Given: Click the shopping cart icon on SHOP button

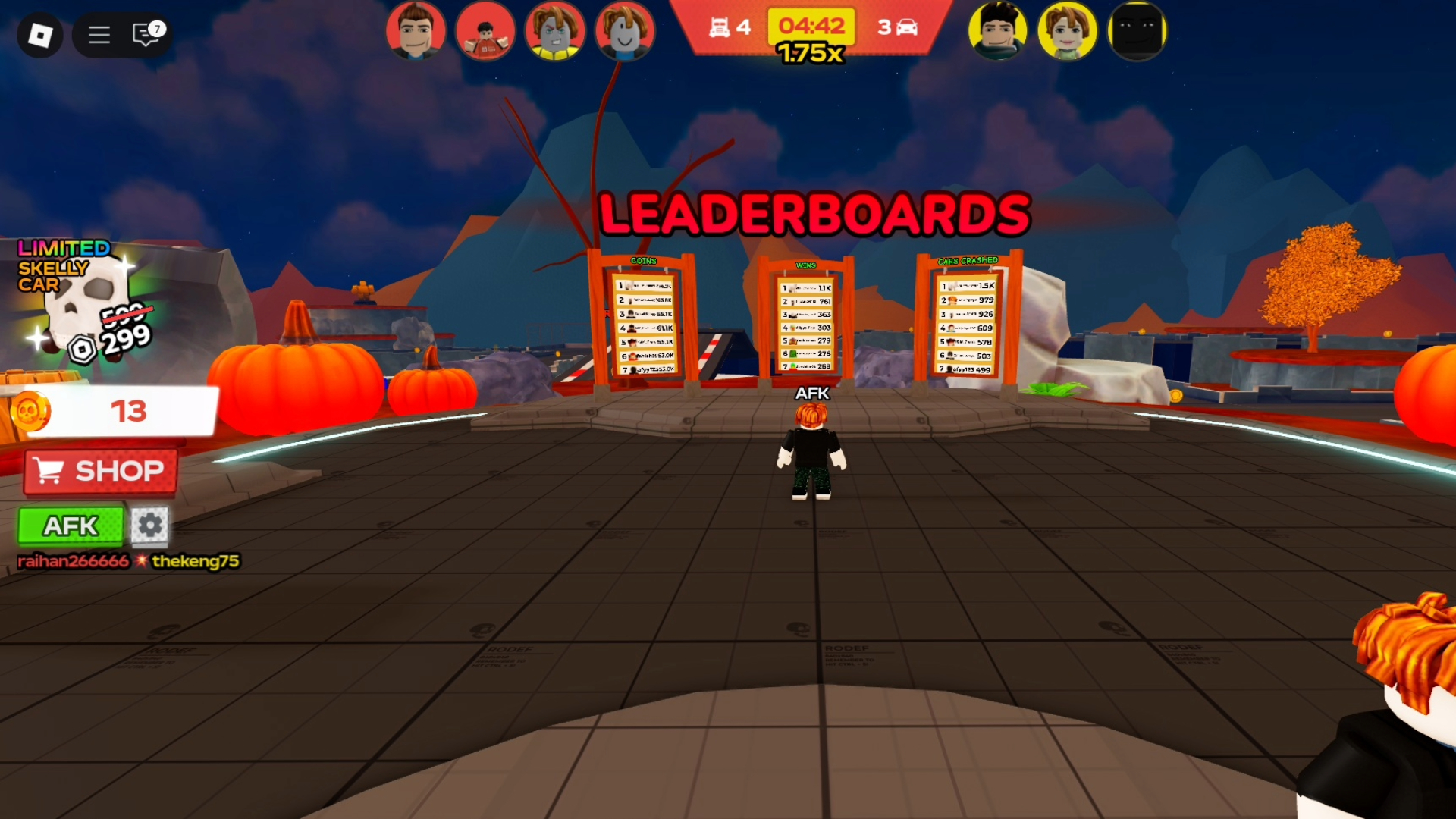Looking at the screenshot, I should [49, 471].
